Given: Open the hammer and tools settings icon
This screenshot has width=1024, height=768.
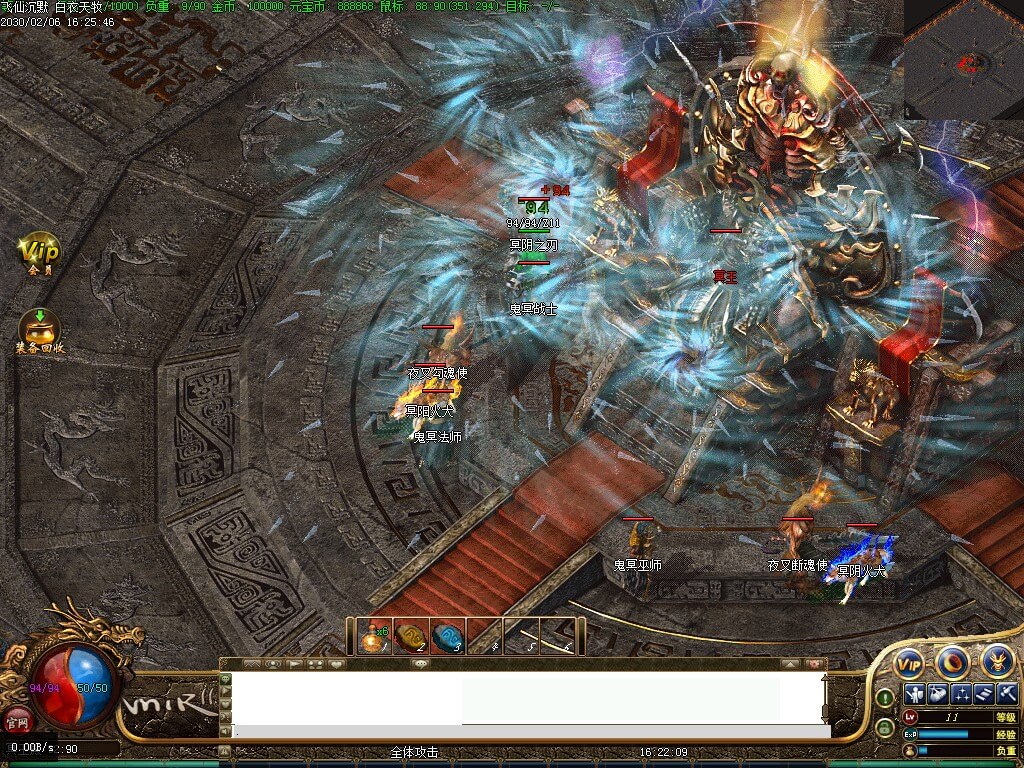Looking at the screenshot, I should click(1006, 693).
